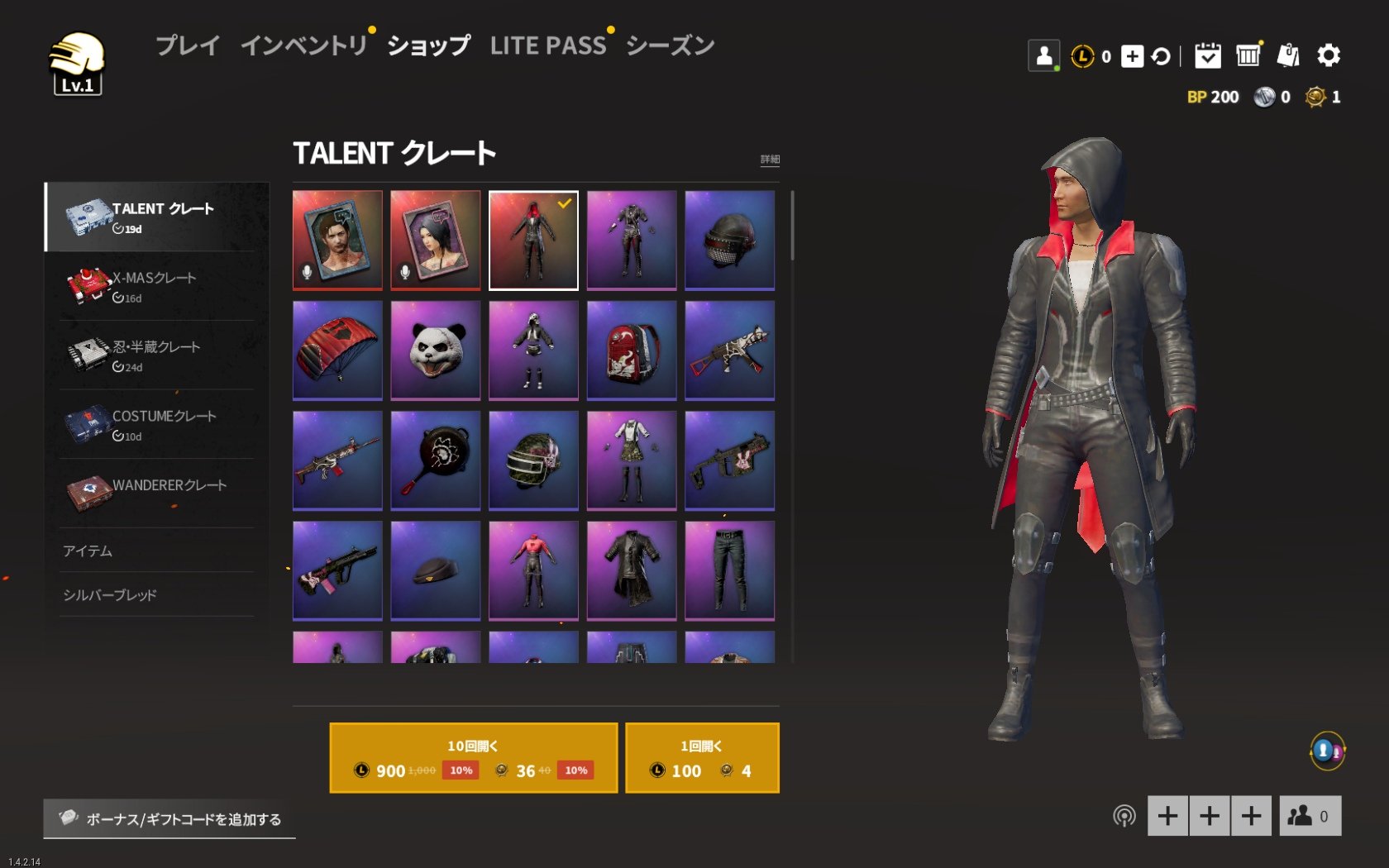Toggle the microphone on the male avatar card
The height and width of the screenshot is (868, 1389).
click(x=307, y=273)
